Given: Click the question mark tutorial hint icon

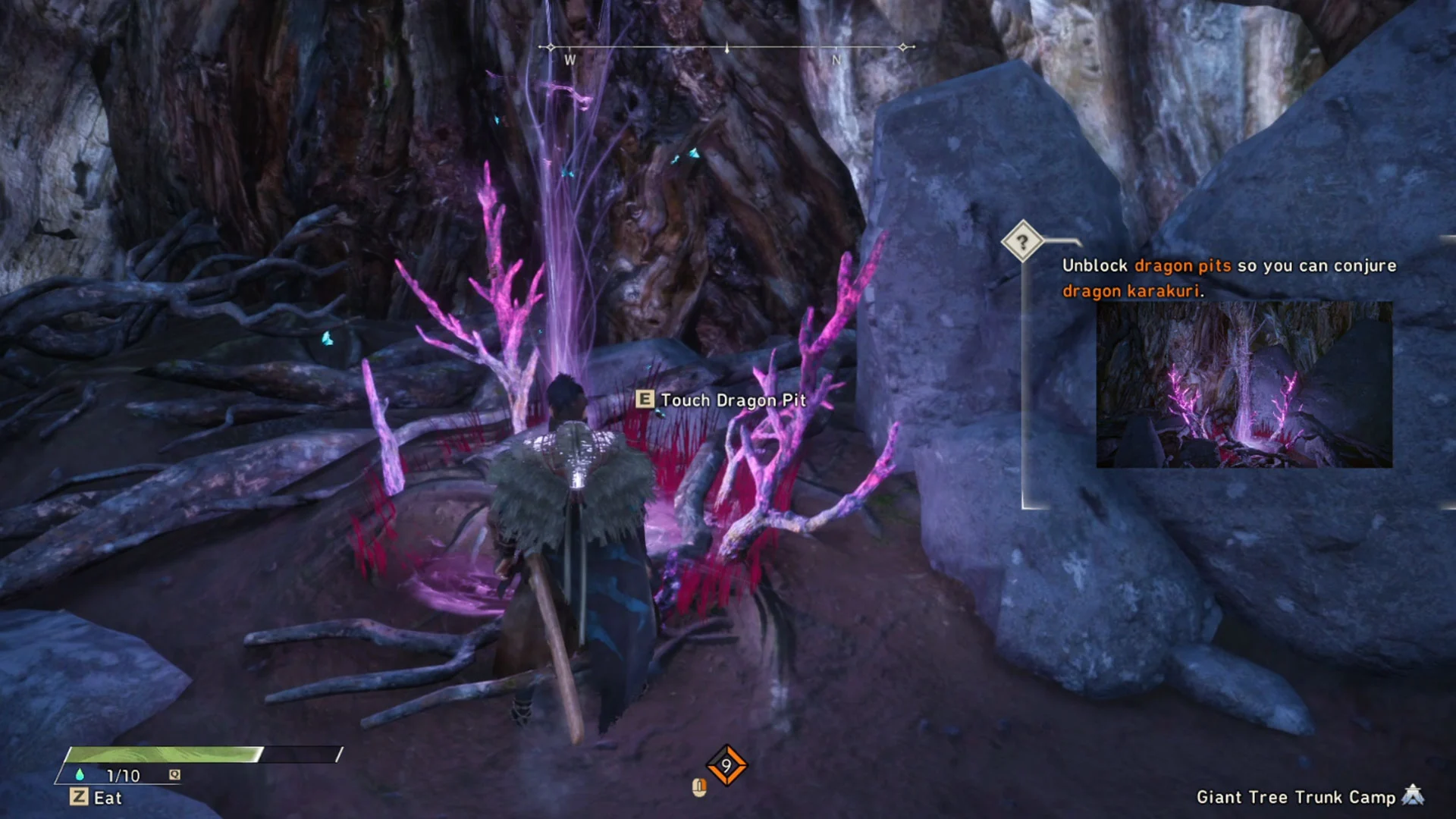Looking at the screenshot, I should point(1021,242).
